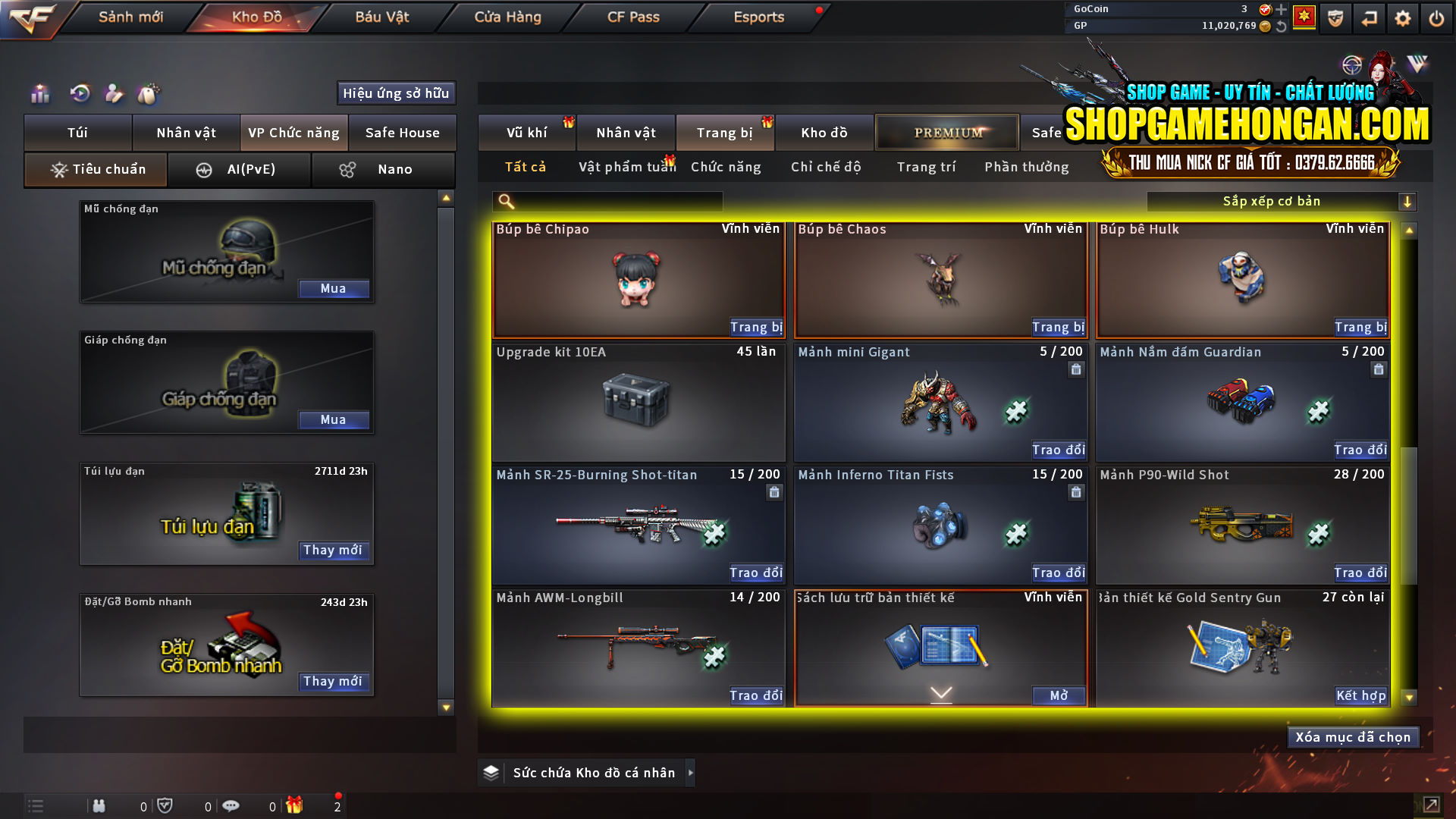Viewport: 1456px width, 819px height.
Task: Click the replay history icon near top-left
Action: (x=79, y=93)
